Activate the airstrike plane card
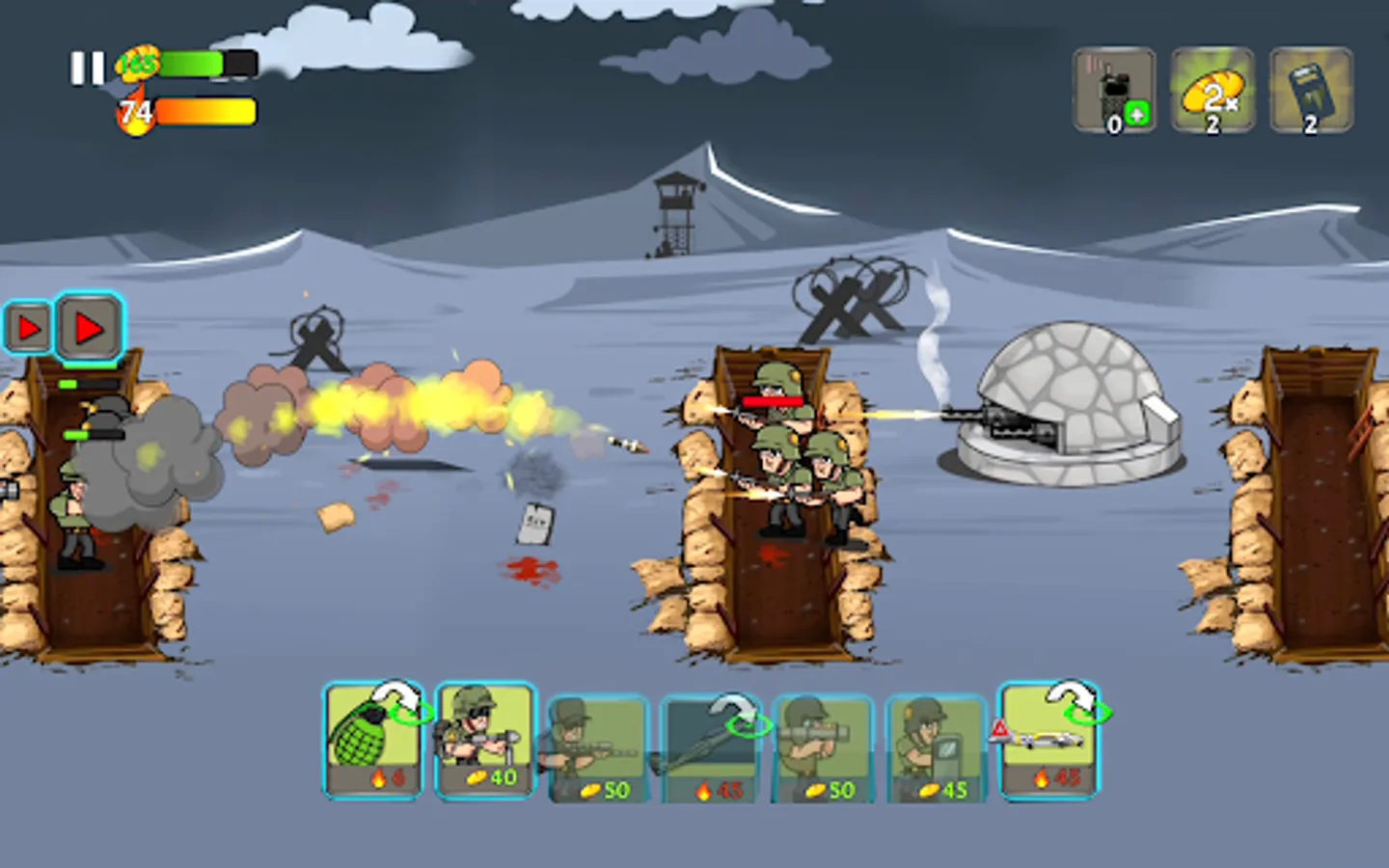Viewport: 1389px width, 868px height. 1046,743
